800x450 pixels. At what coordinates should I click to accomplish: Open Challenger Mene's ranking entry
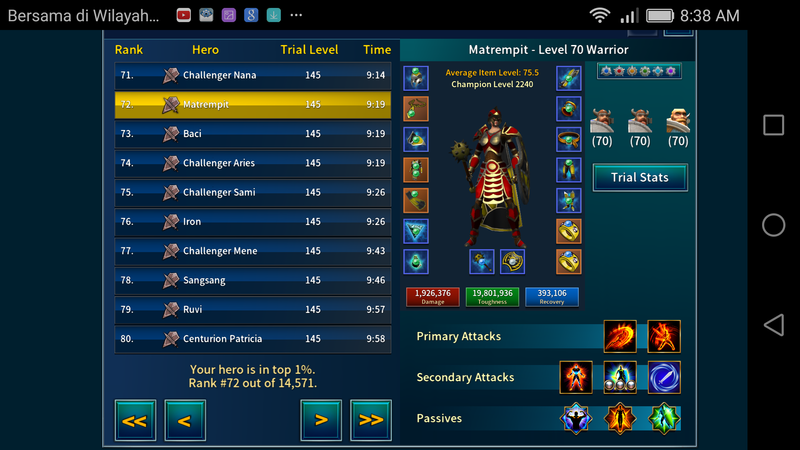coord(252,251)
